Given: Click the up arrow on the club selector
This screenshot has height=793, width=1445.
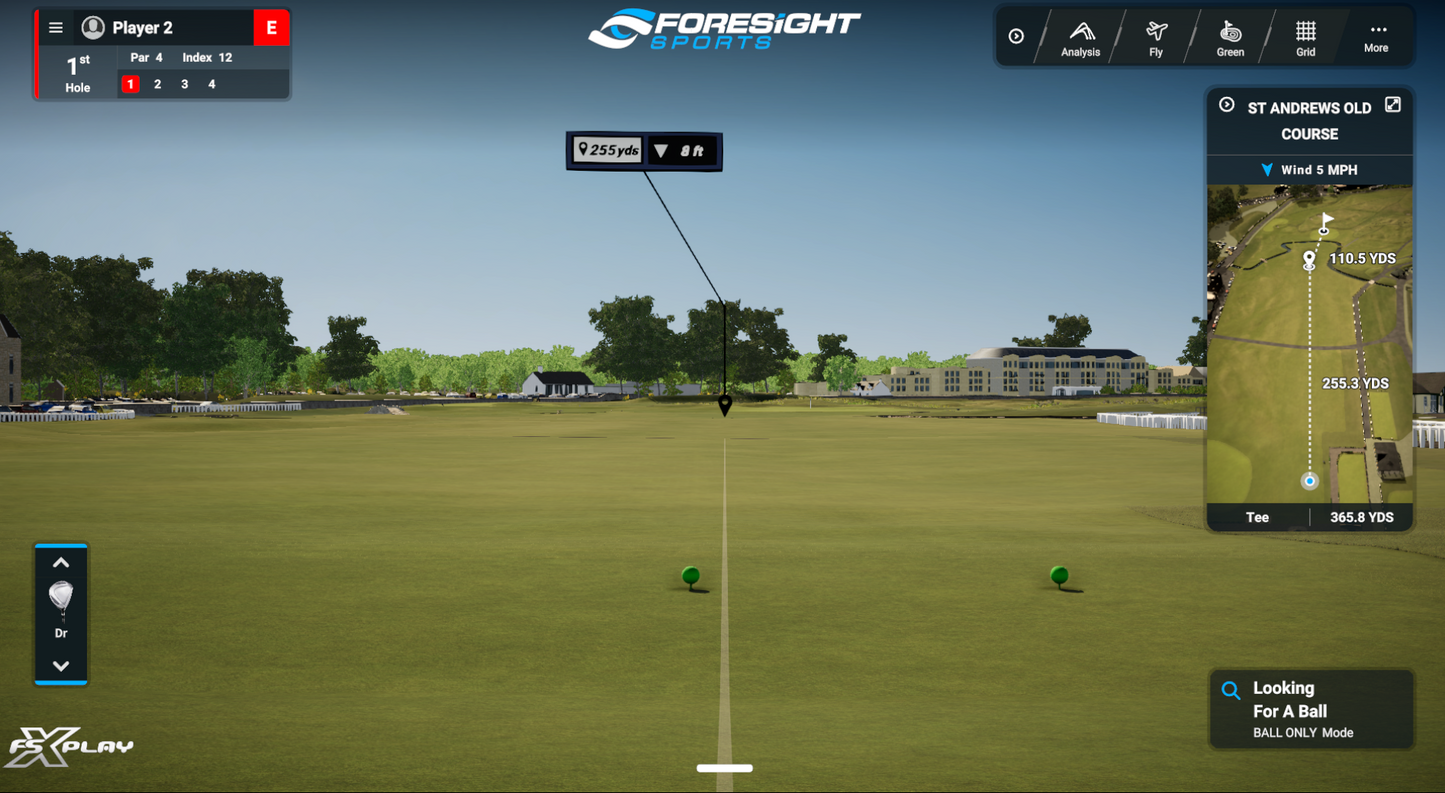Looking at the screenshot, I should click(61, 561).
